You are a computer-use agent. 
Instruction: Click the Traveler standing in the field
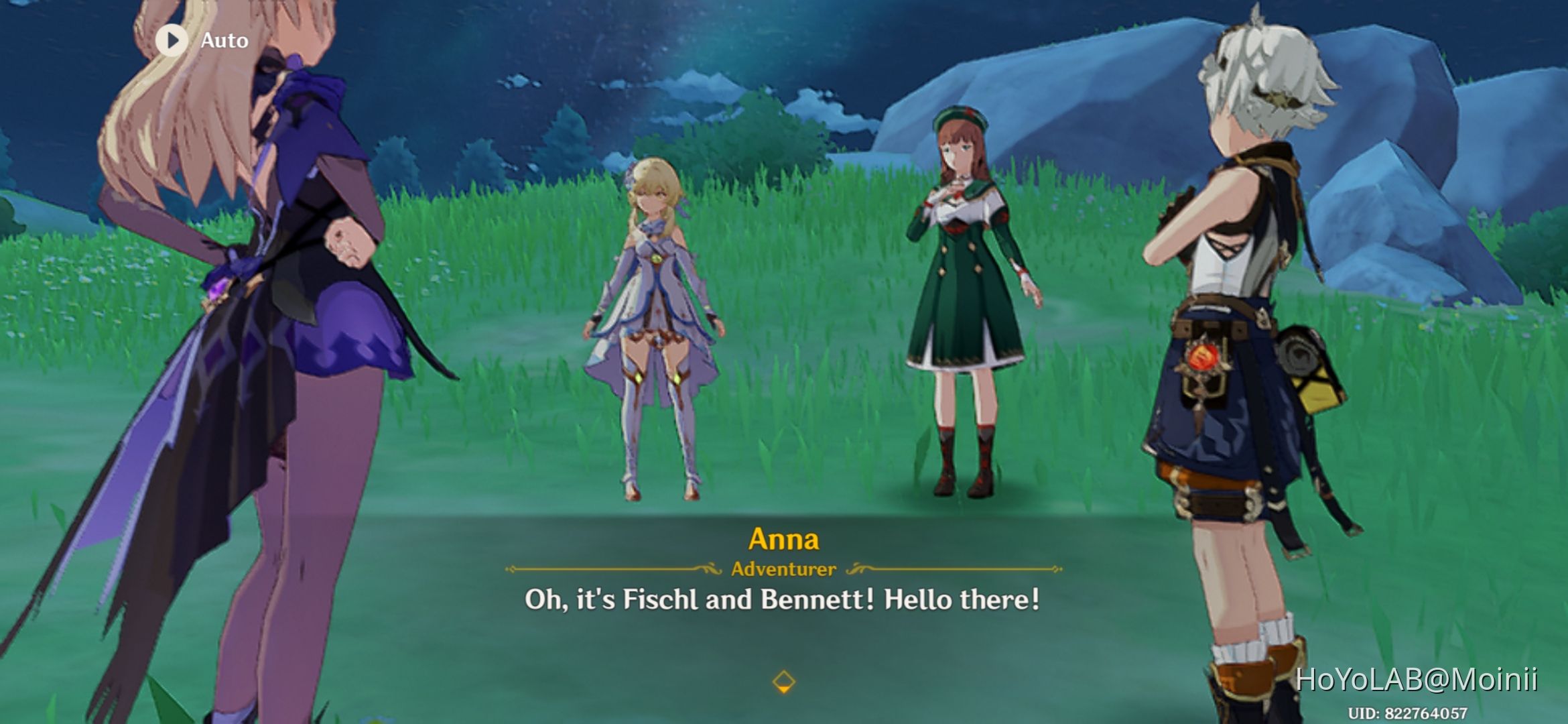653,302
